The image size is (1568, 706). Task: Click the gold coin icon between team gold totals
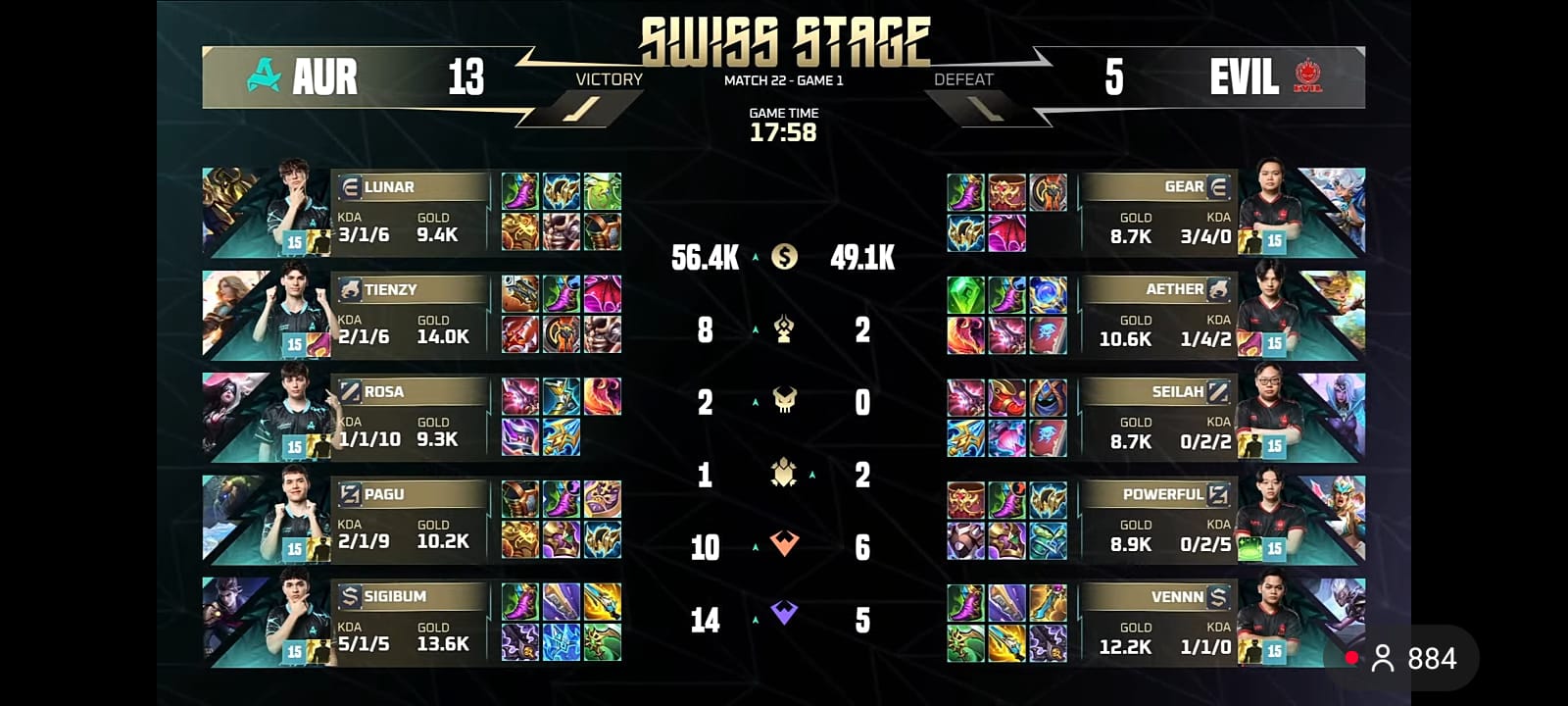pyautogui.click(x=784, y=257)
